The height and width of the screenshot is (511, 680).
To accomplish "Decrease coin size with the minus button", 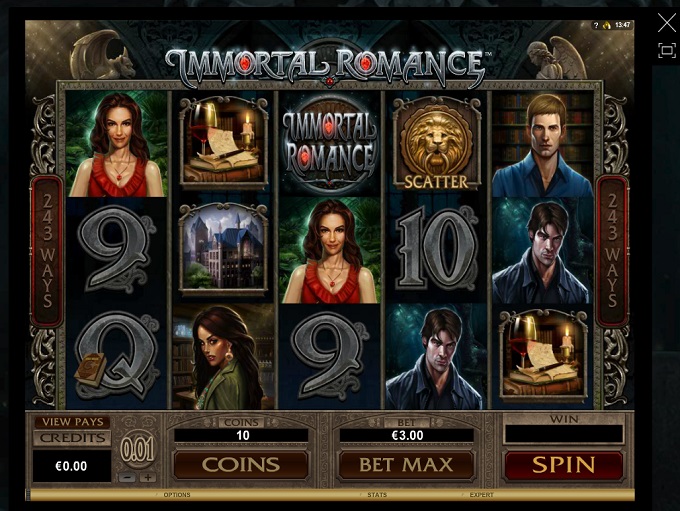I will [127, 477].
